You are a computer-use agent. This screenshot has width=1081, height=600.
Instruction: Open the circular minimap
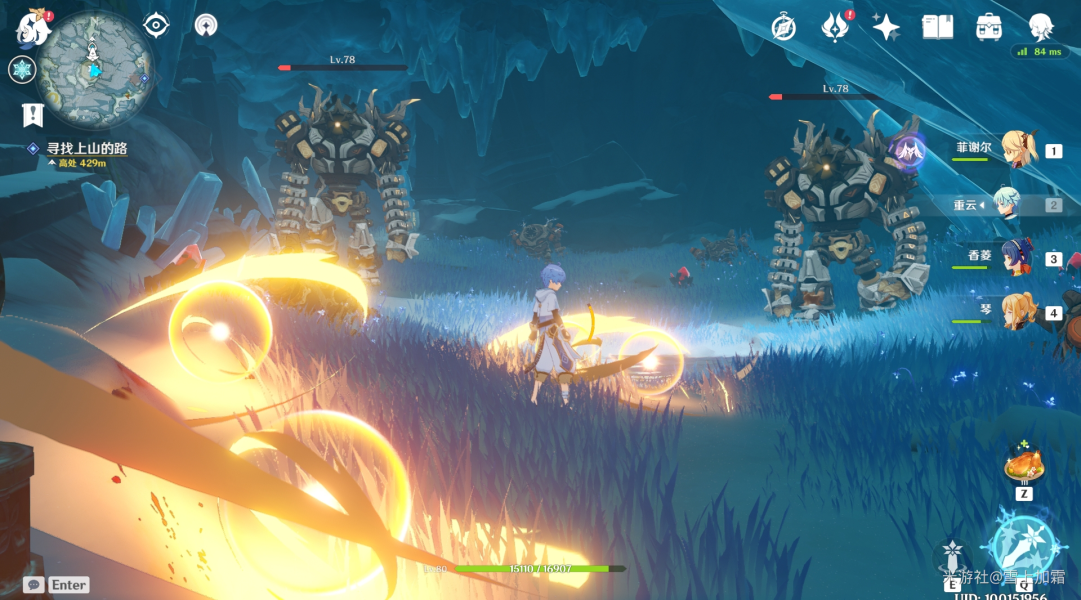[95, 67]
